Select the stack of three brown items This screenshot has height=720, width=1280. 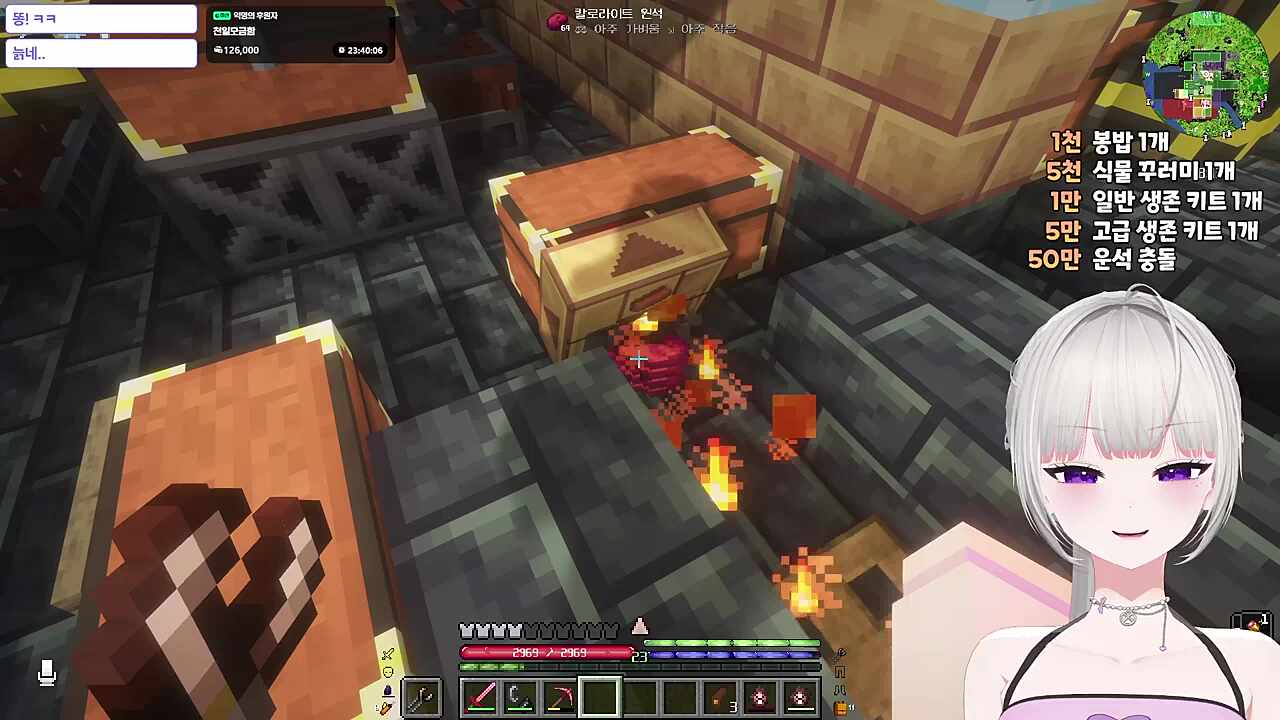(720, 697)
